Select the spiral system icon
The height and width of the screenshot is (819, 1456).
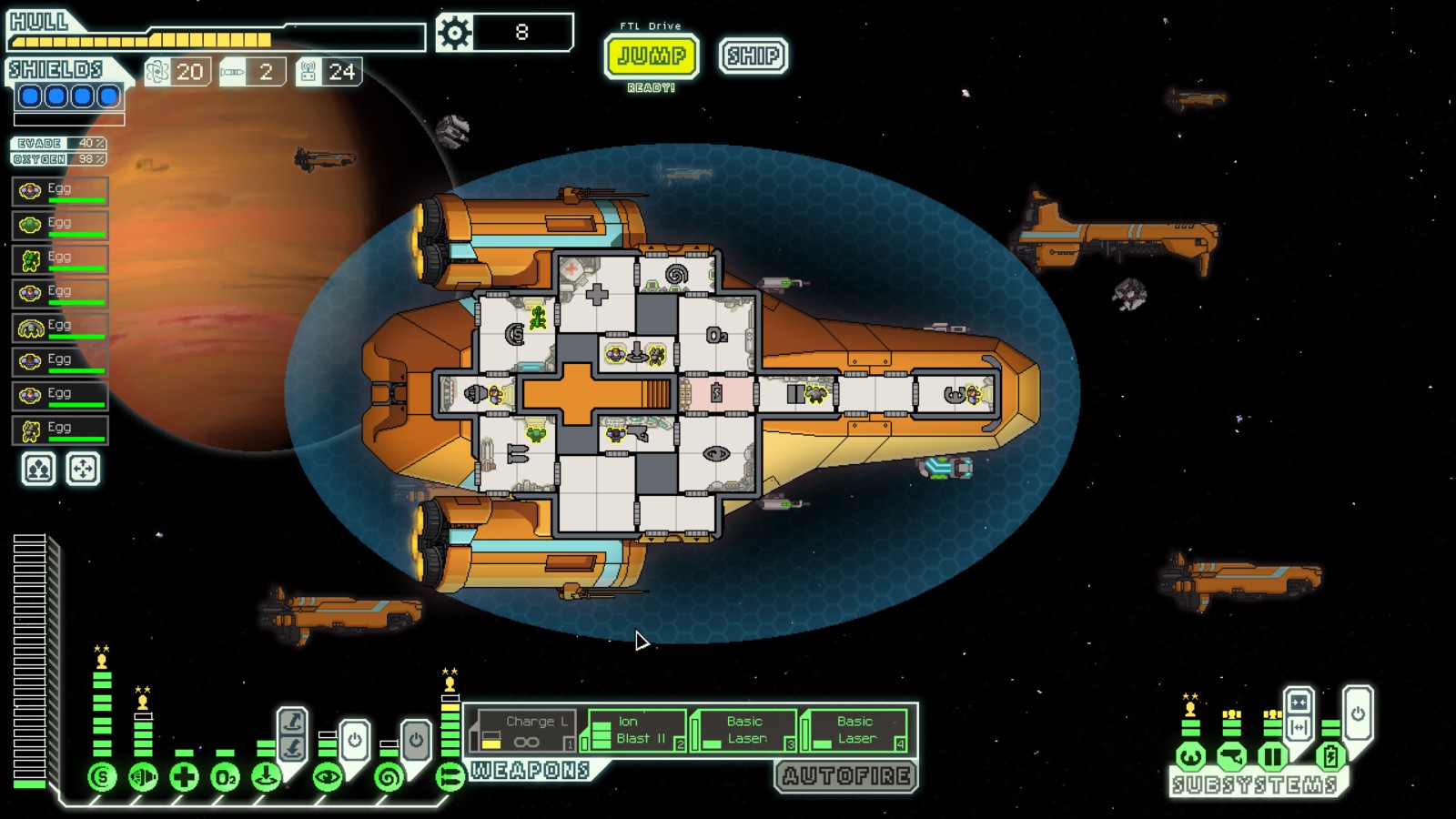(389, 777)
